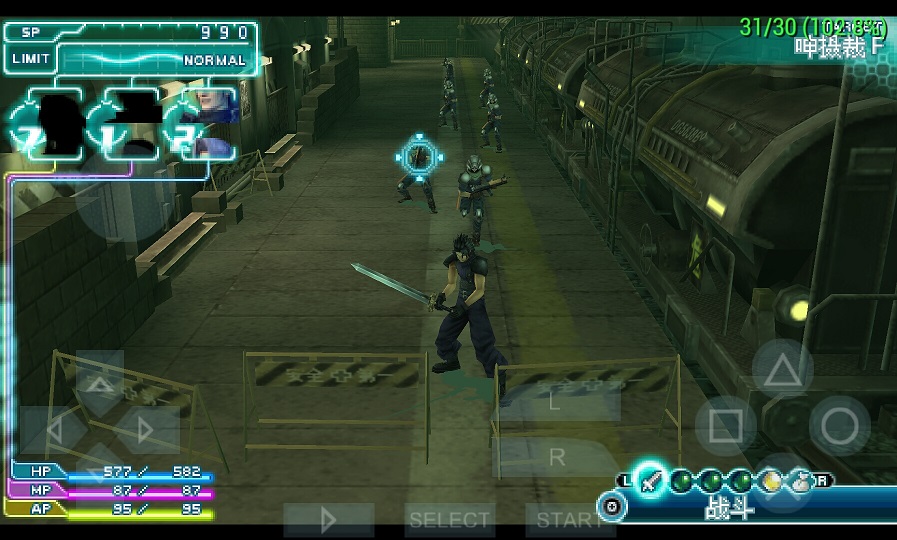Tap the on-screen circle touch button
This screenshot has height=540, width=897.
tap(840, 427)
